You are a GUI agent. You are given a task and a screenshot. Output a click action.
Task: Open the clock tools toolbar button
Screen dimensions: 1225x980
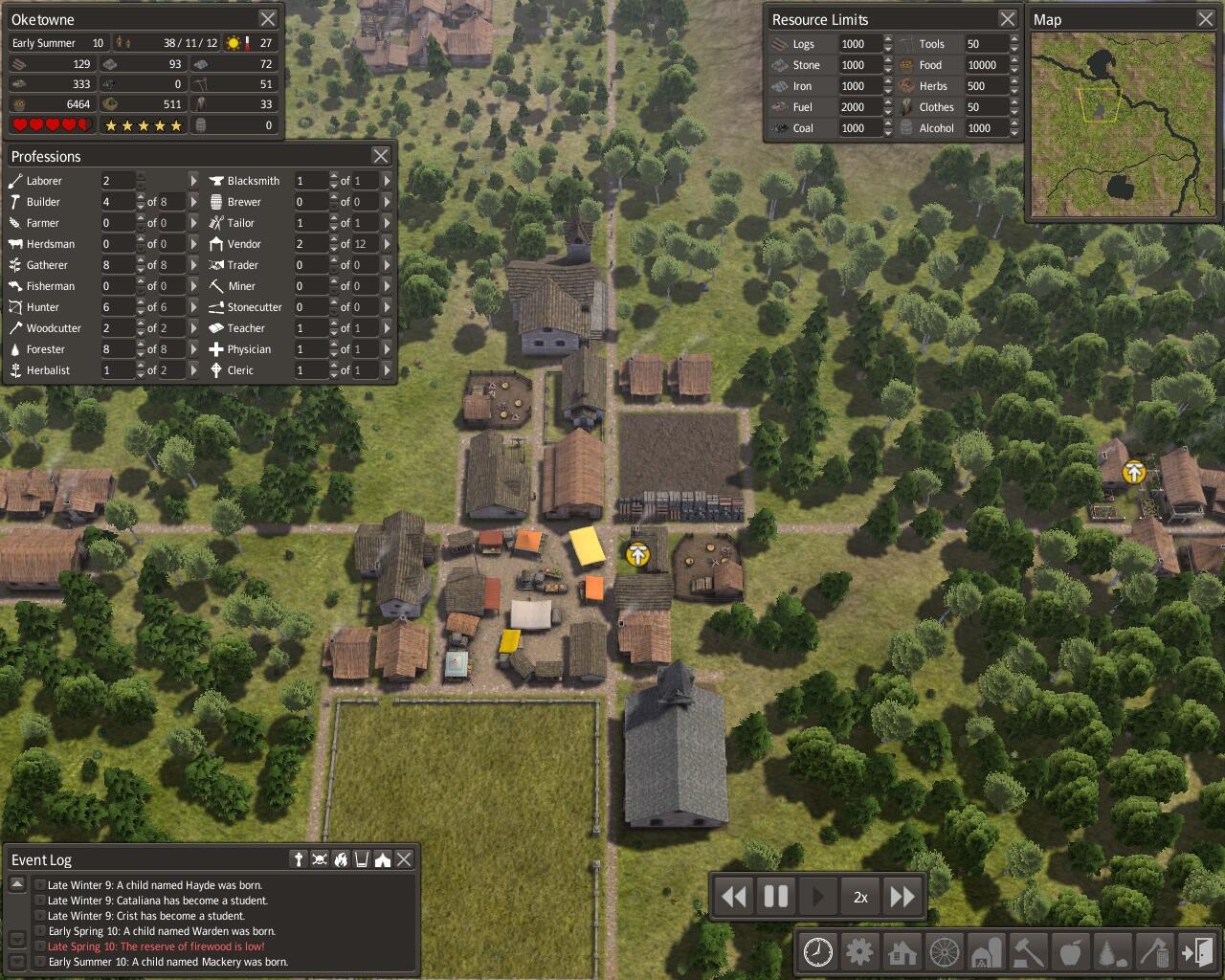click(x=818, y=952)
